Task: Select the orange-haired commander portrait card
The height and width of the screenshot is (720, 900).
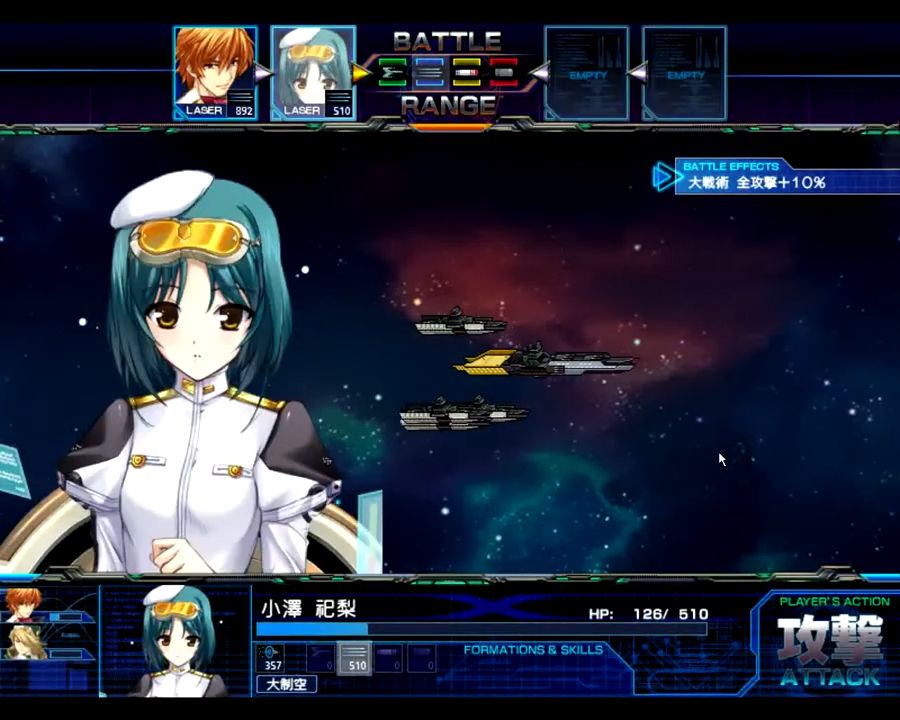Action: 215,73
